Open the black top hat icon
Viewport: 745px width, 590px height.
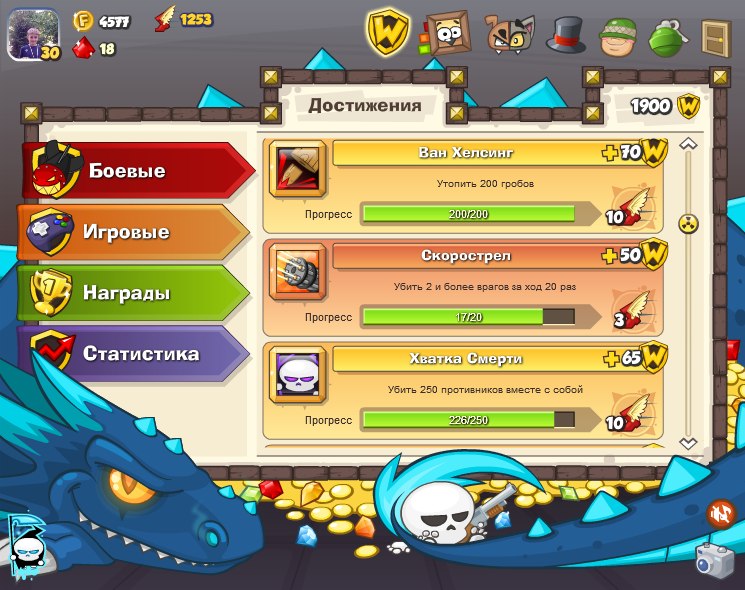565,35
